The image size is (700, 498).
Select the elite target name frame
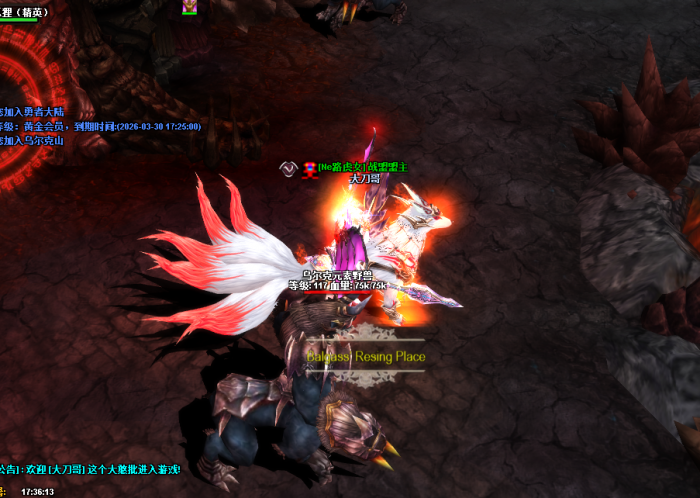(23, 12)
